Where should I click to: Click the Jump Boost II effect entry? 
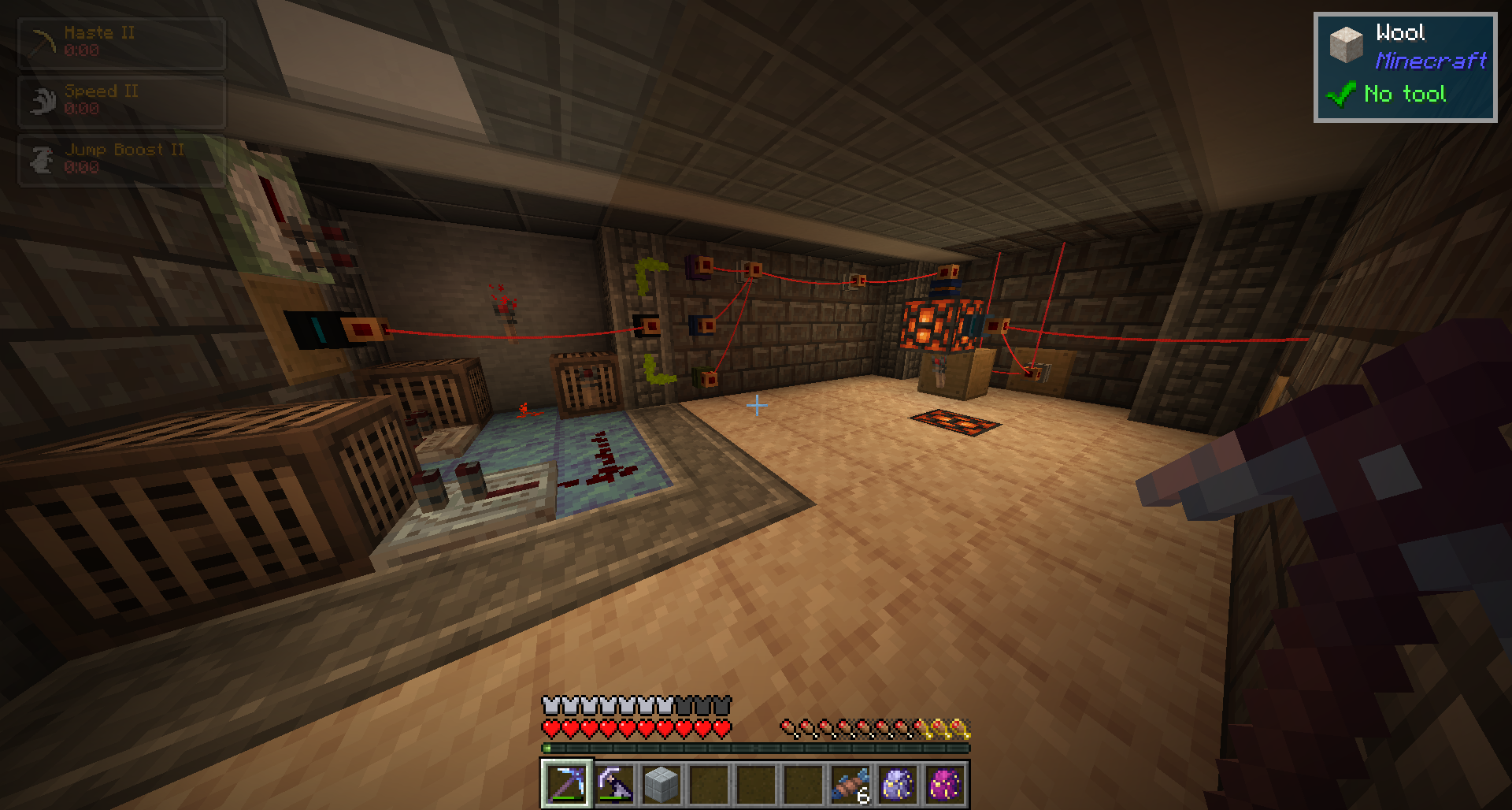coord(122,160)
